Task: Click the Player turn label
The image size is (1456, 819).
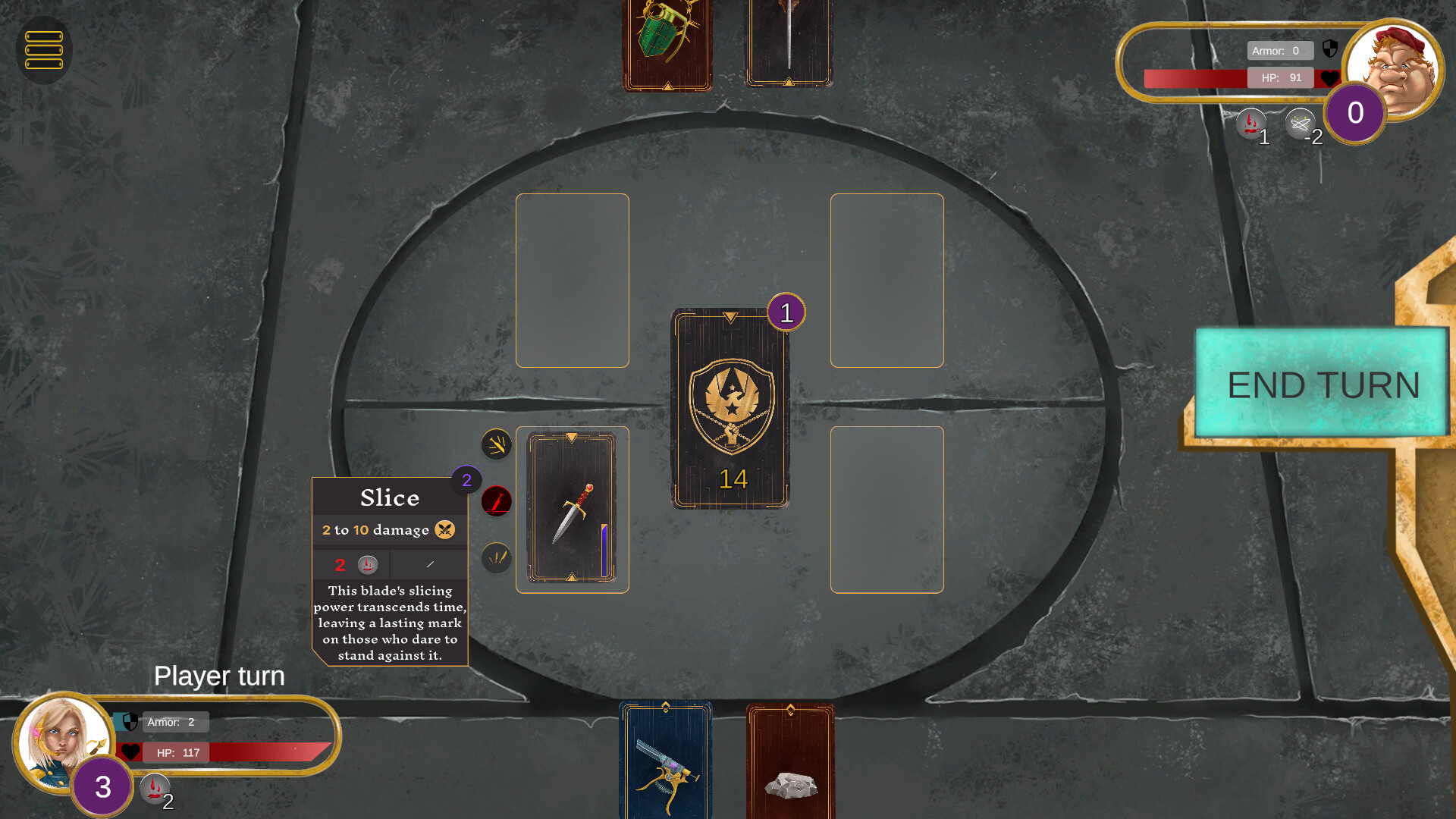Action: pos(219,676)
